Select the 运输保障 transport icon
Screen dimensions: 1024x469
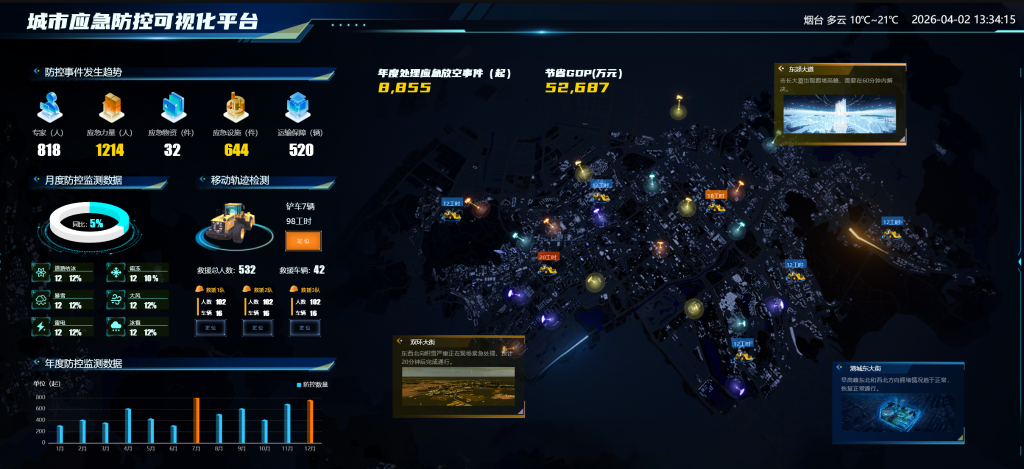click(x=299, y=107)
